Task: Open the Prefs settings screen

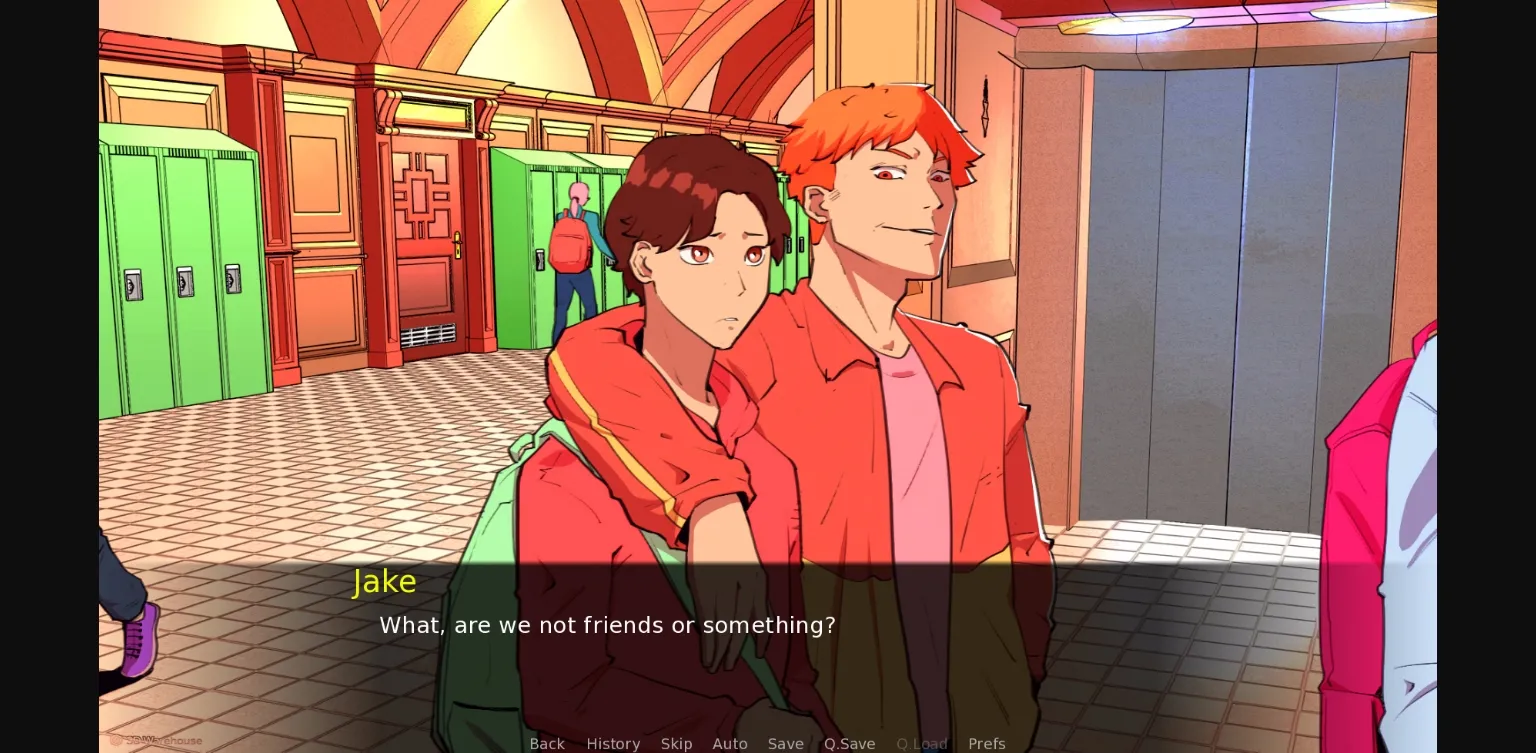Action: pos(987,744)
